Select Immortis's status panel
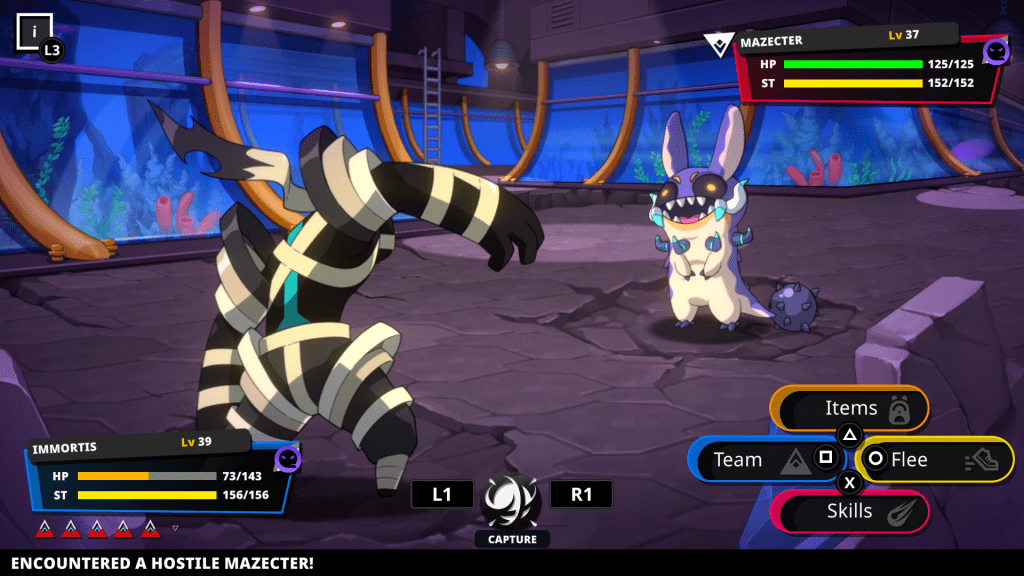The height and width of the screenshot is (576, 1024). [x=160, y=476]
